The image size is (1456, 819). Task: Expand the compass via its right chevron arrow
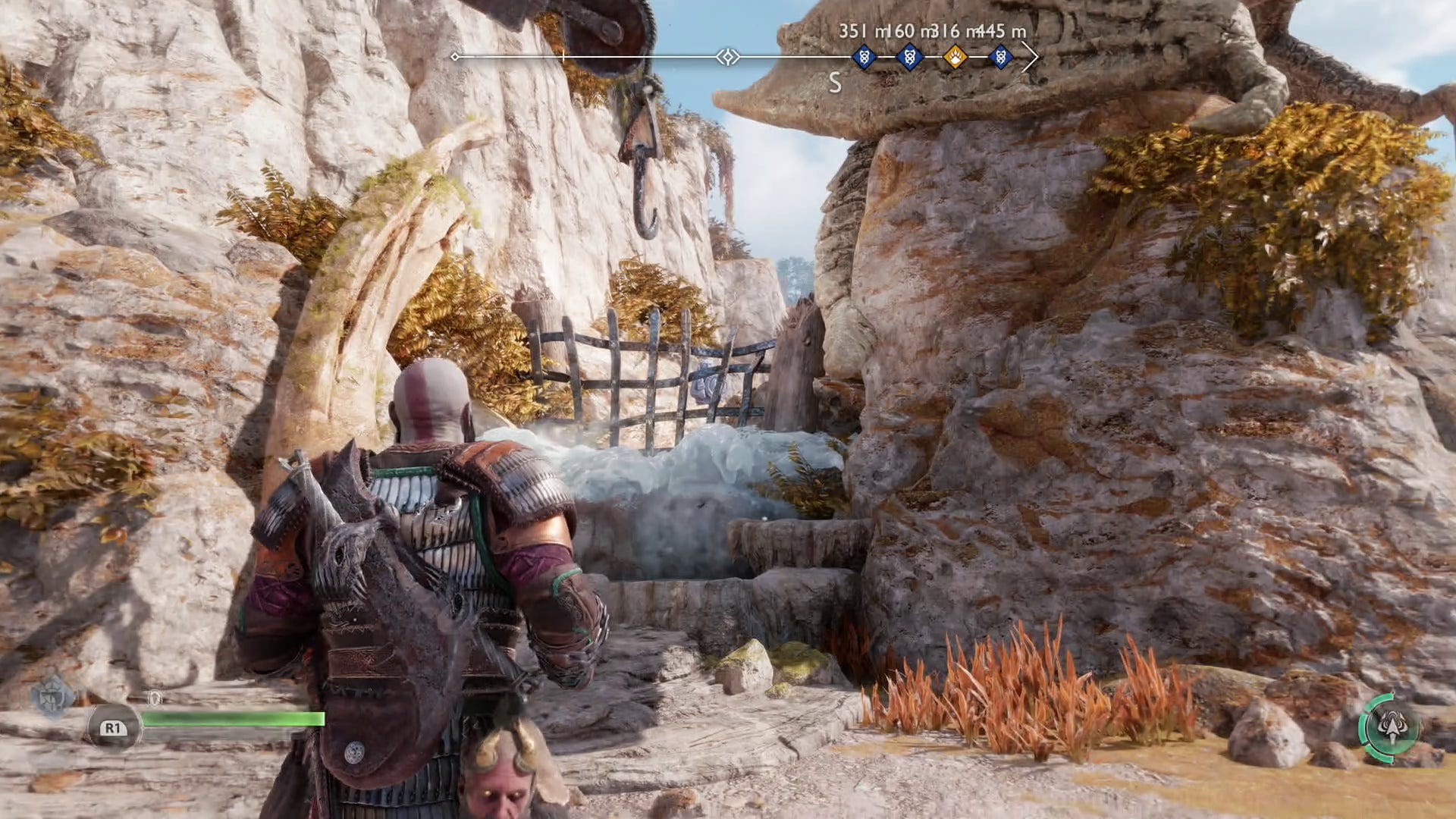click(1030, 55)
